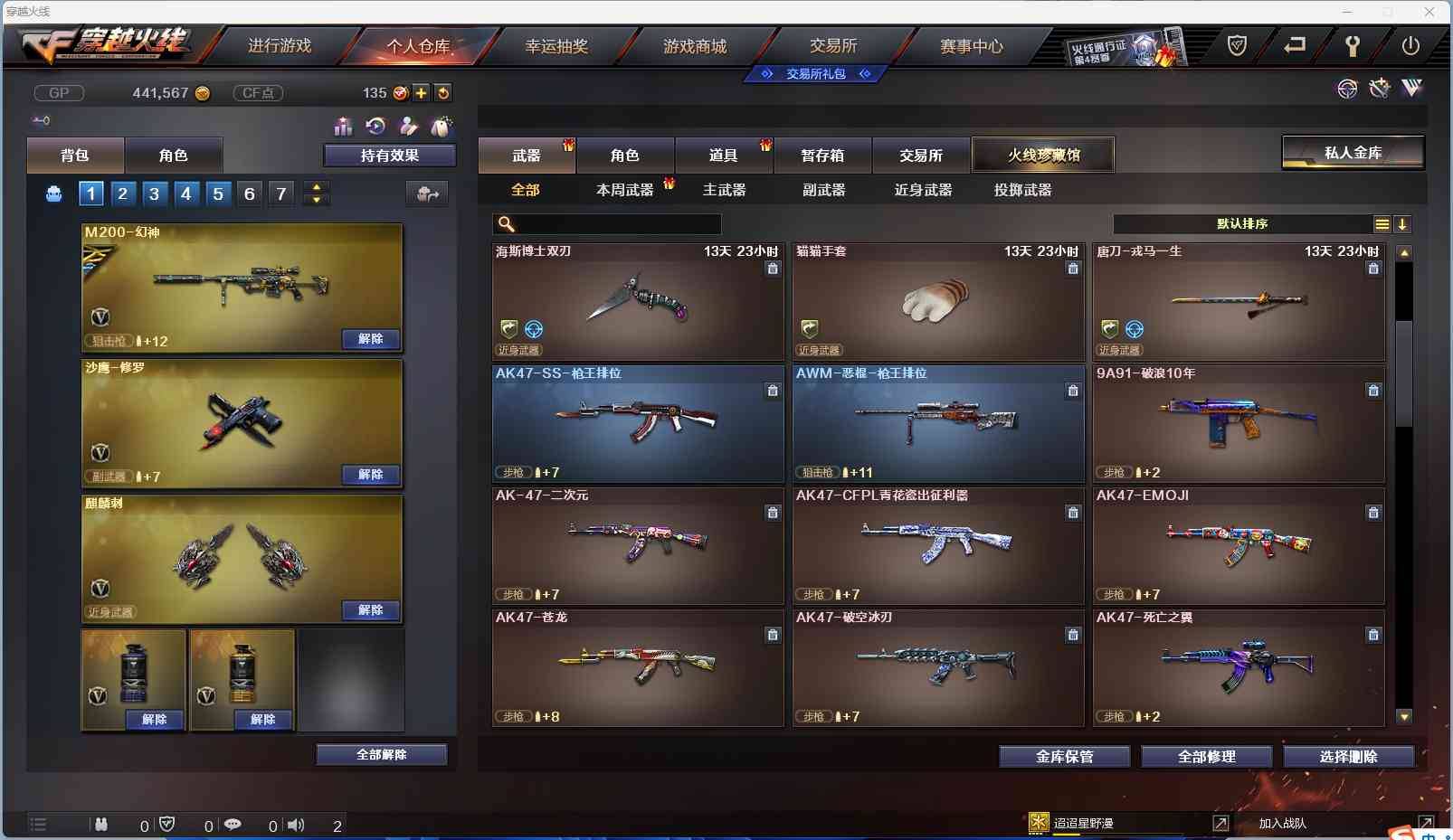The height and width of the screenshot is (840, 1453).
Task: Click the power exit icon at top right
Action: pos(1409,44)
